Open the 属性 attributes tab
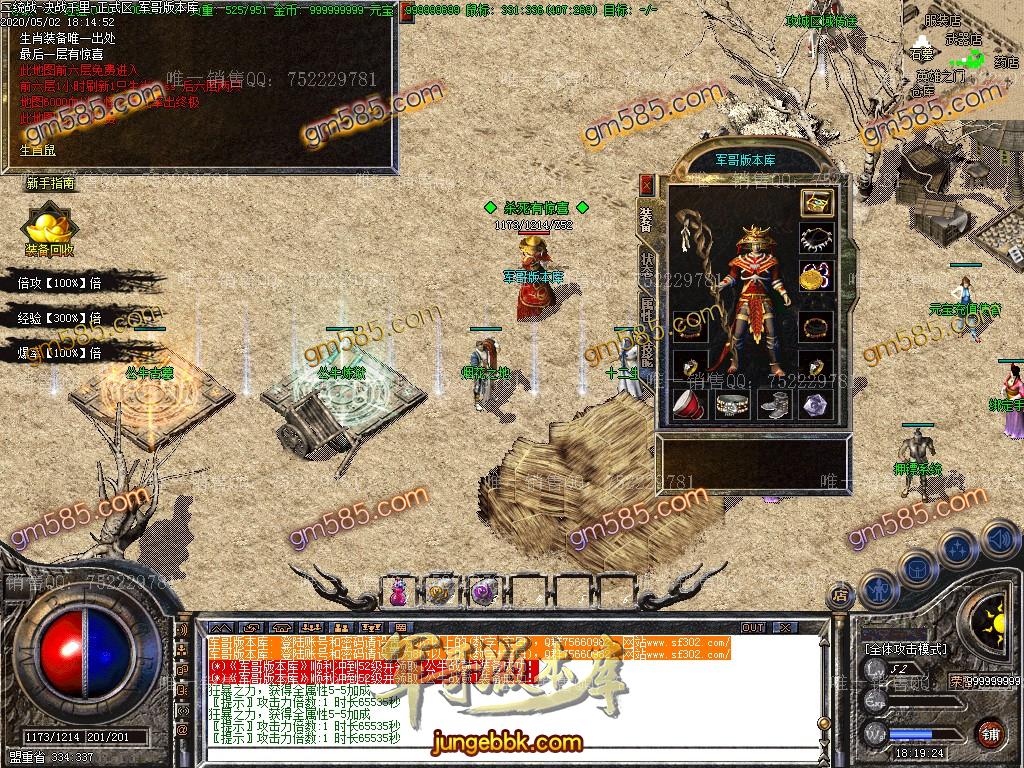This screenshot has width=1024, height=768. 646,307
